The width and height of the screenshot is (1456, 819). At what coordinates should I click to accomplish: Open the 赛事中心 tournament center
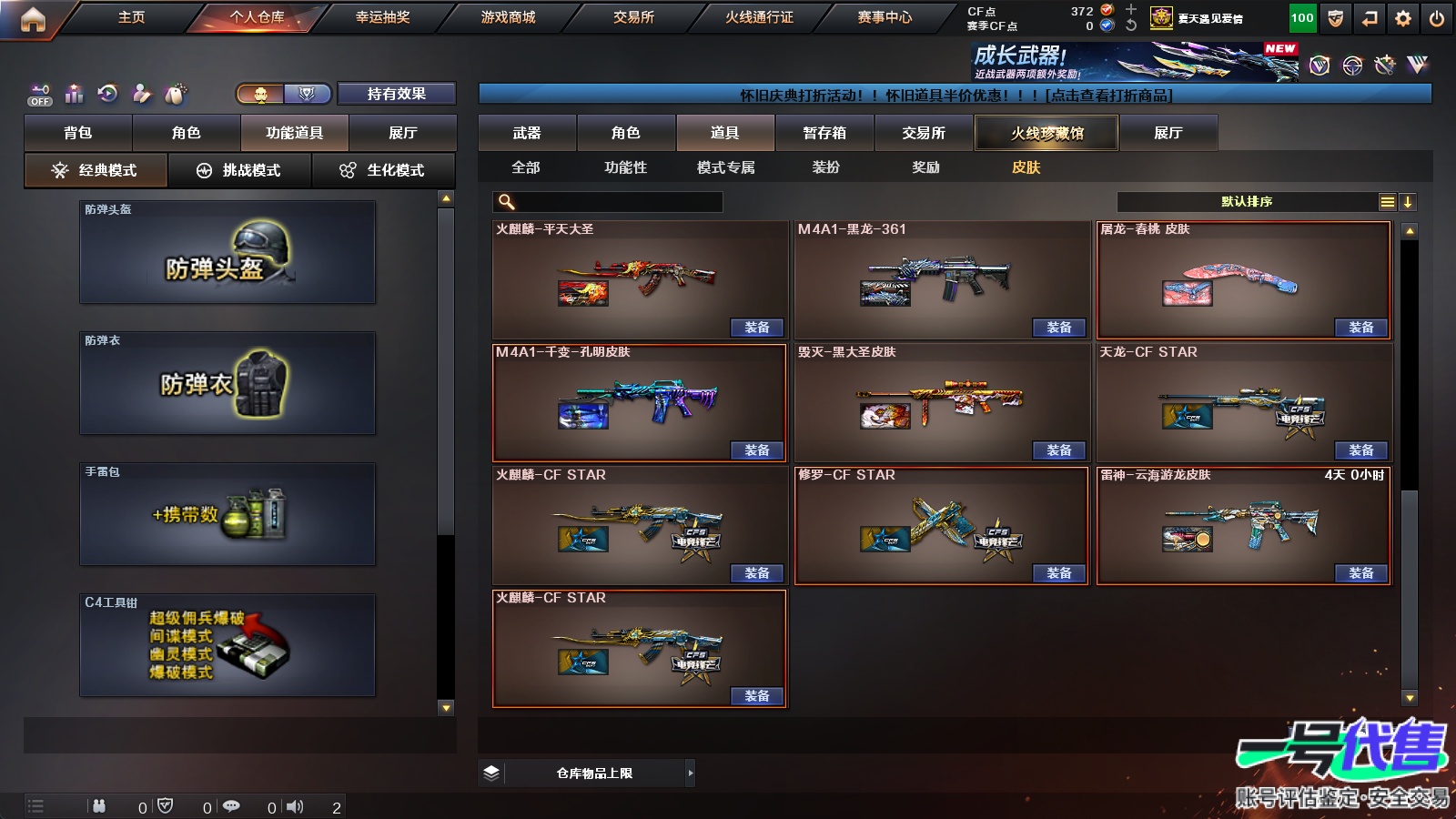pyautogui.click(x=885, y=17)
